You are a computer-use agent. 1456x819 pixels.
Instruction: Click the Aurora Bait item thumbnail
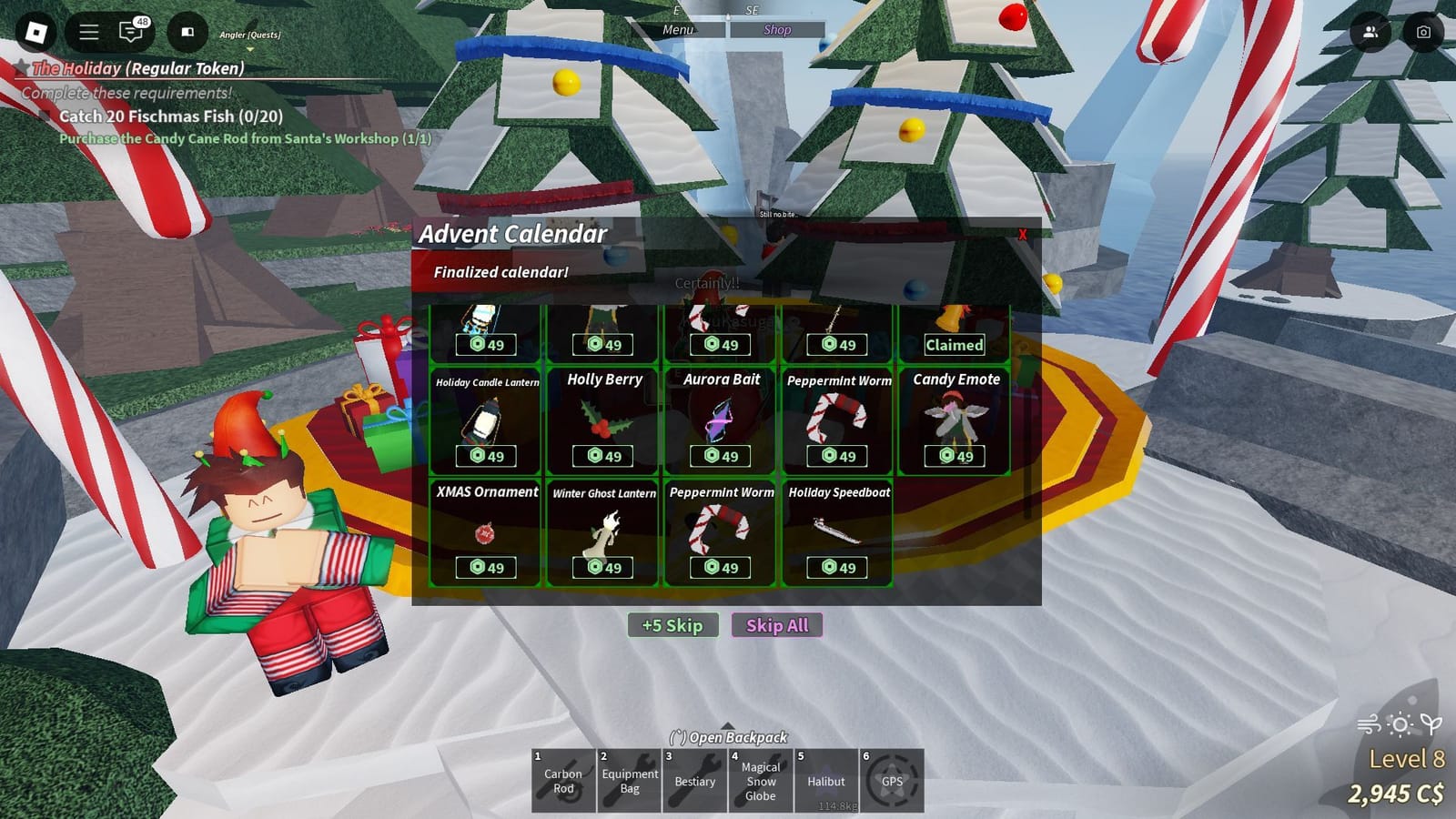(x=720, y=419)
